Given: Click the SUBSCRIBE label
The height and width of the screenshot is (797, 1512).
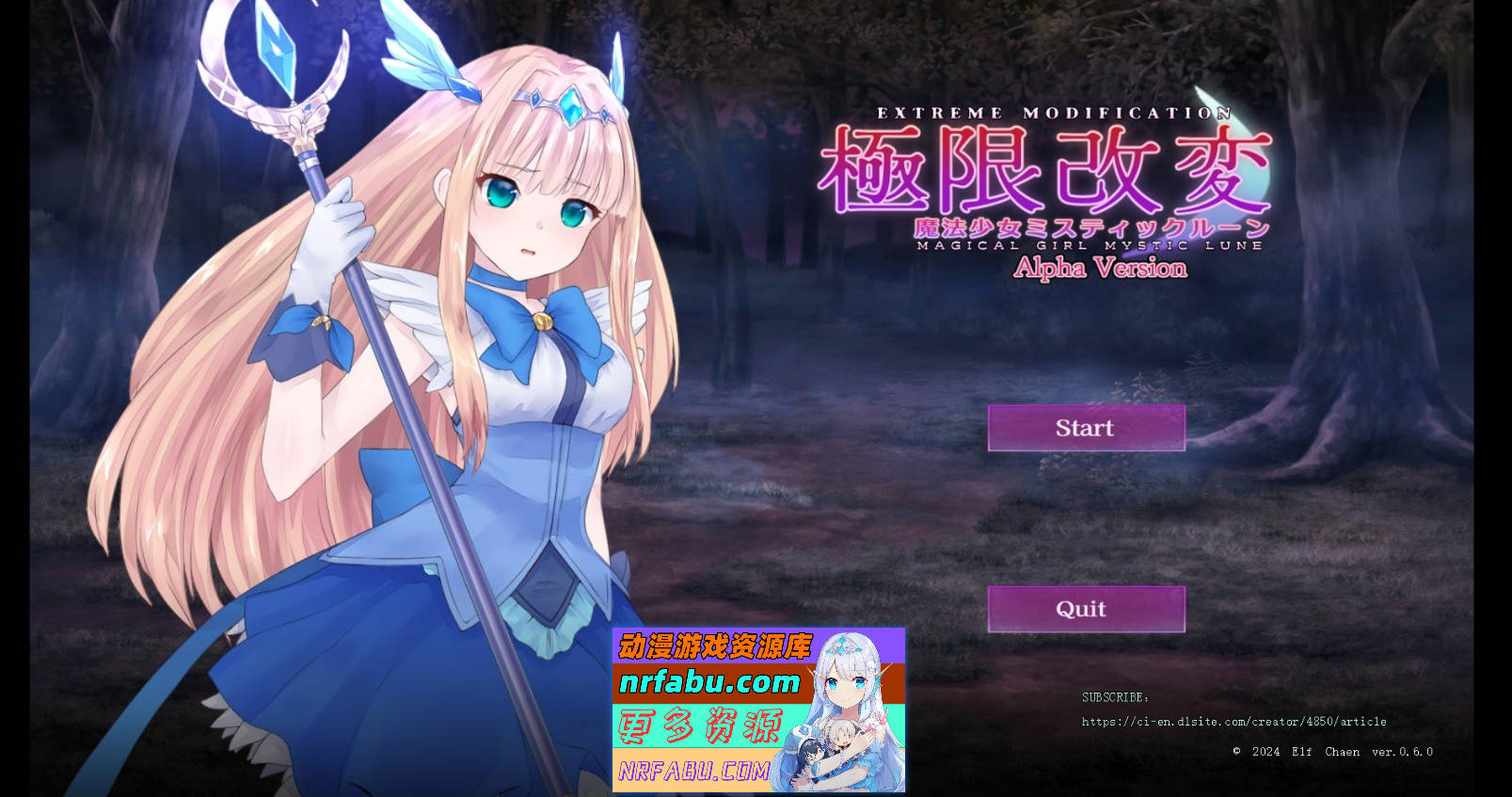Looking at the screenshot, I should 1113,697.
